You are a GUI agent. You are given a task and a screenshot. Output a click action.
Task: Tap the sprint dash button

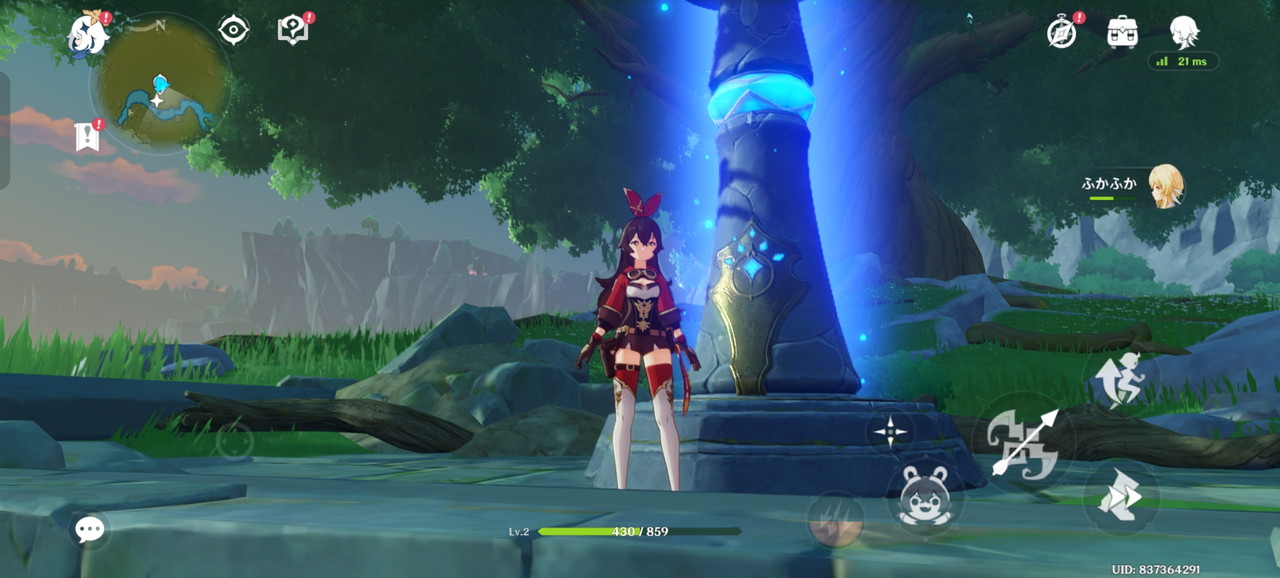click(x=1120, y=498)
